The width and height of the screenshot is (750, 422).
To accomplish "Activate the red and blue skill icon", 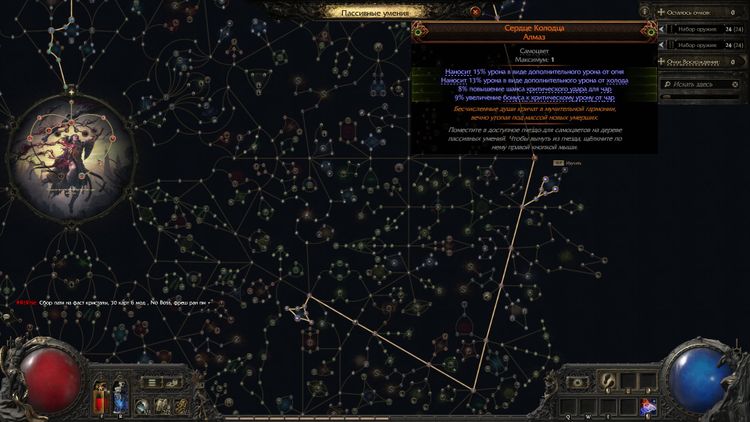I will pyautogui.click(x=648, y=404).
